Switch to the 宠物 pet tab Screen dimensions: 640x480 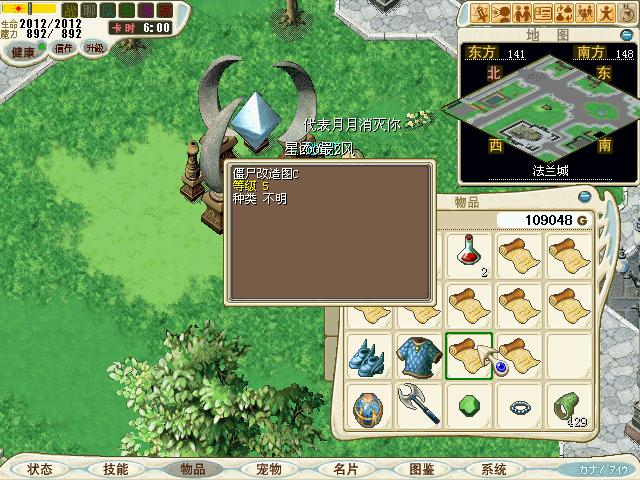click(x=268, y=469)
